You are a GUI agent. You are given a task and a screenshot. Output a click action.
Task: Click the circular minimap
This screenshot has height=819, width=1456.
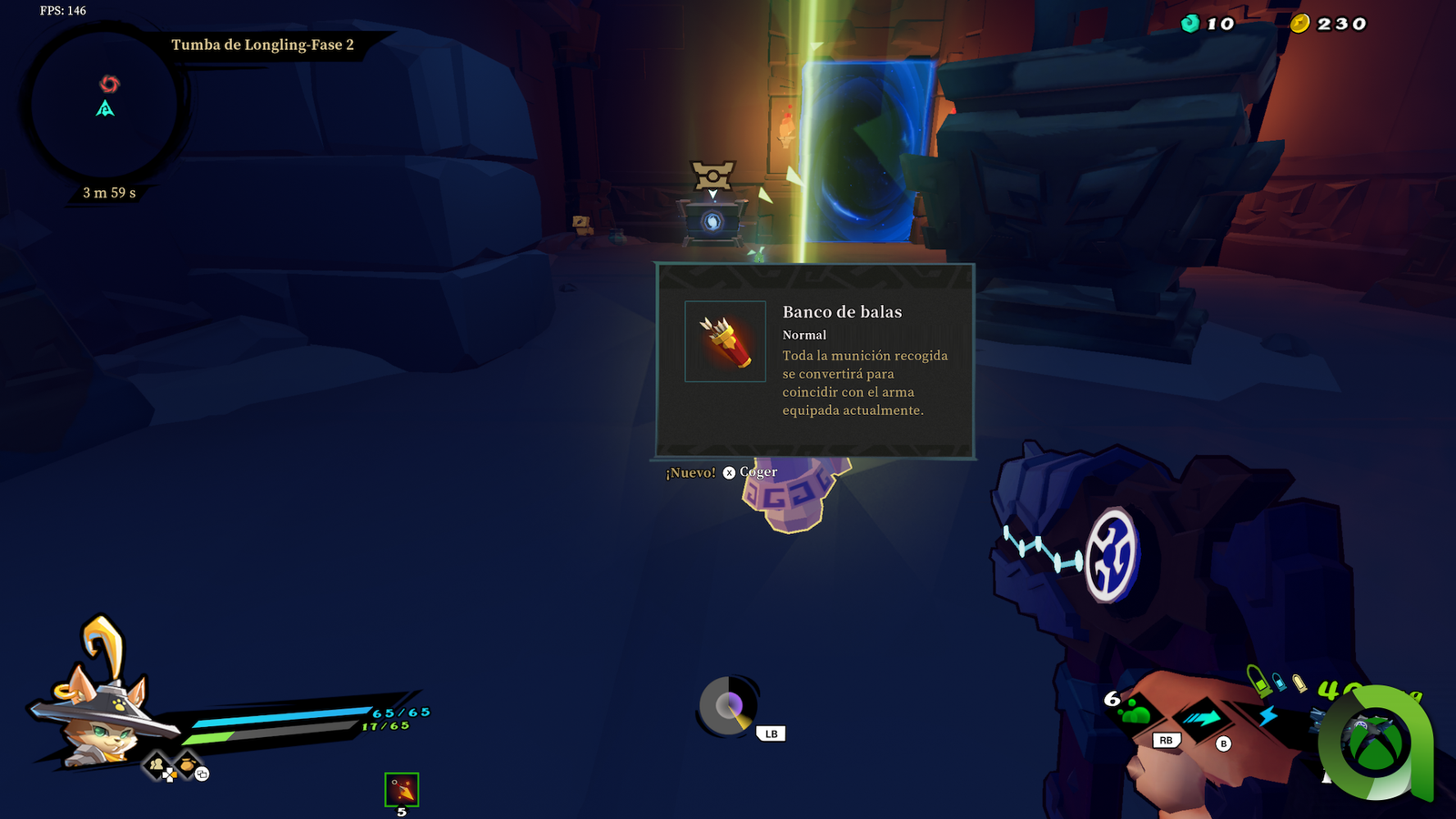click(105, 106)
